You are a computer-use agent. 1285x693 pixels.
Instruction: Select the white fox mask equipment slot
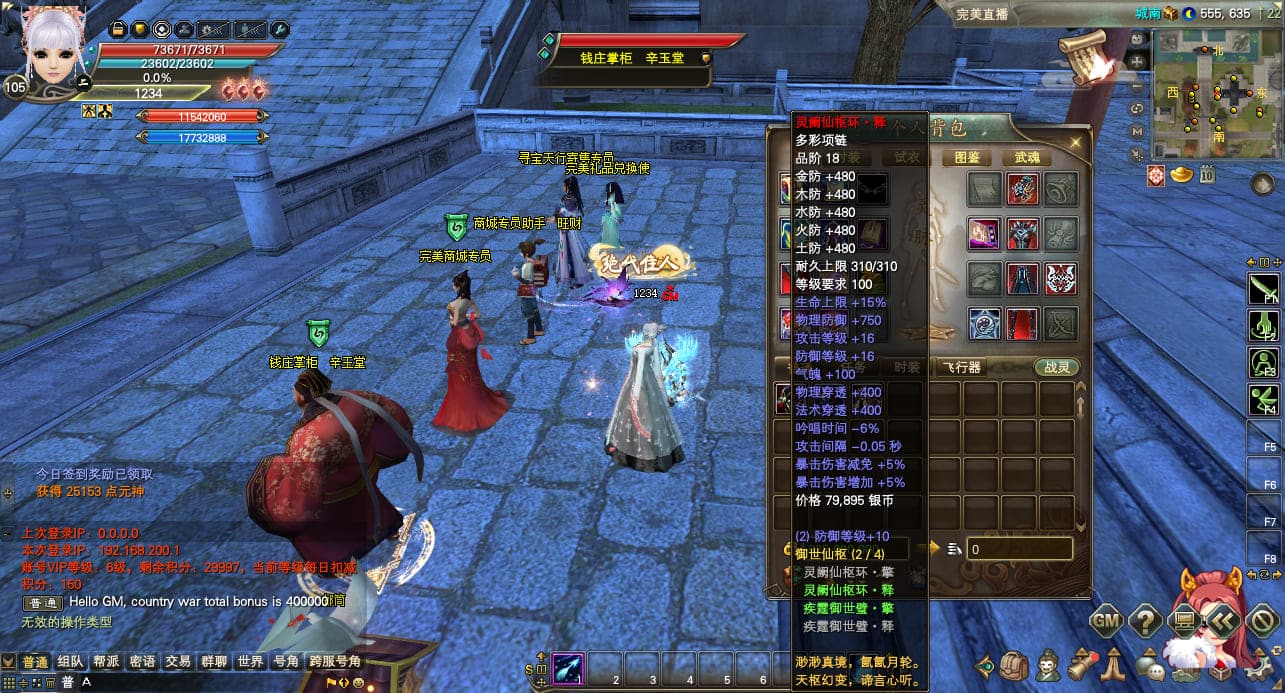point(1060,278)
